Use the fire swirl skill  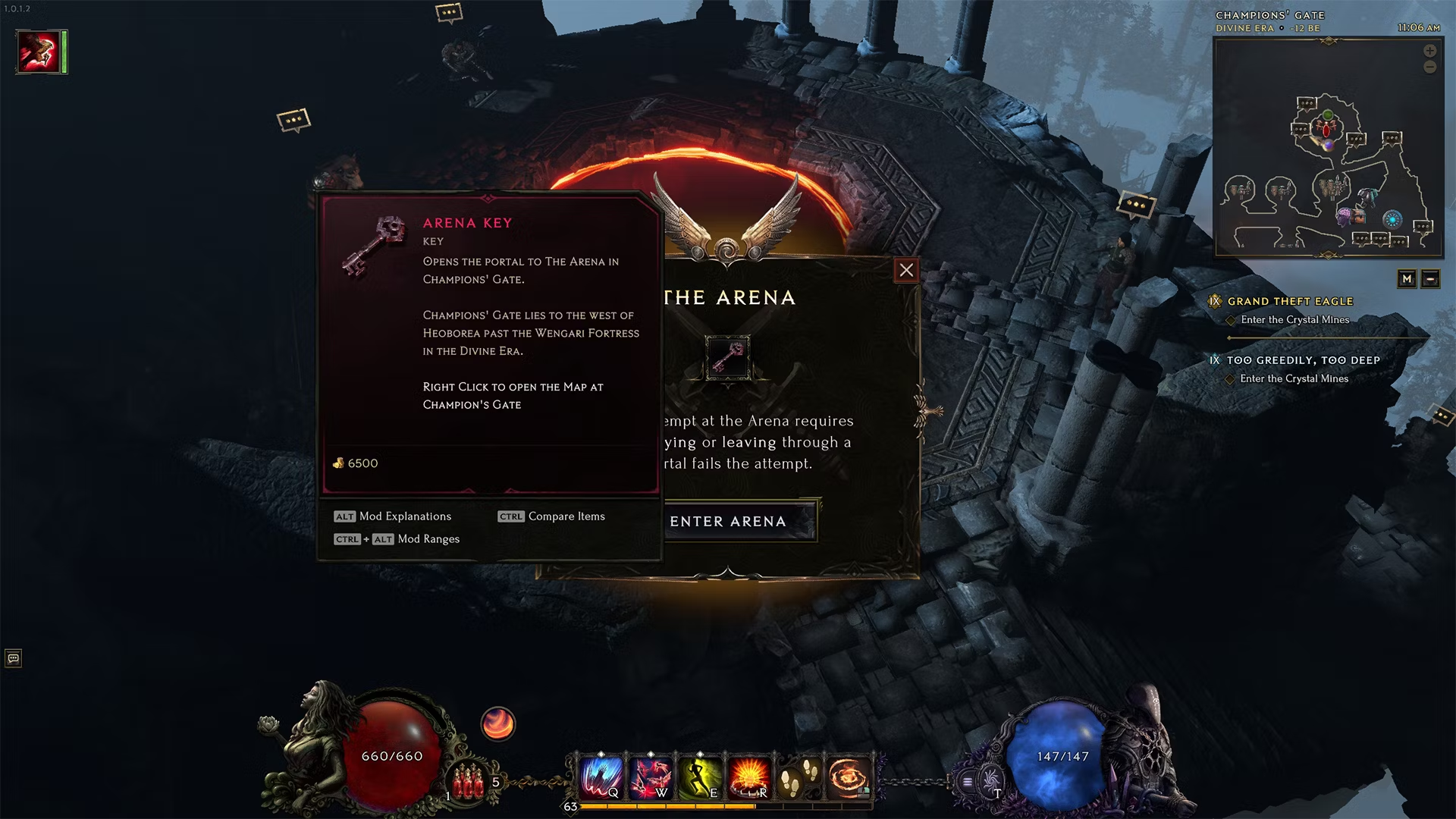[x=848, y=777]
